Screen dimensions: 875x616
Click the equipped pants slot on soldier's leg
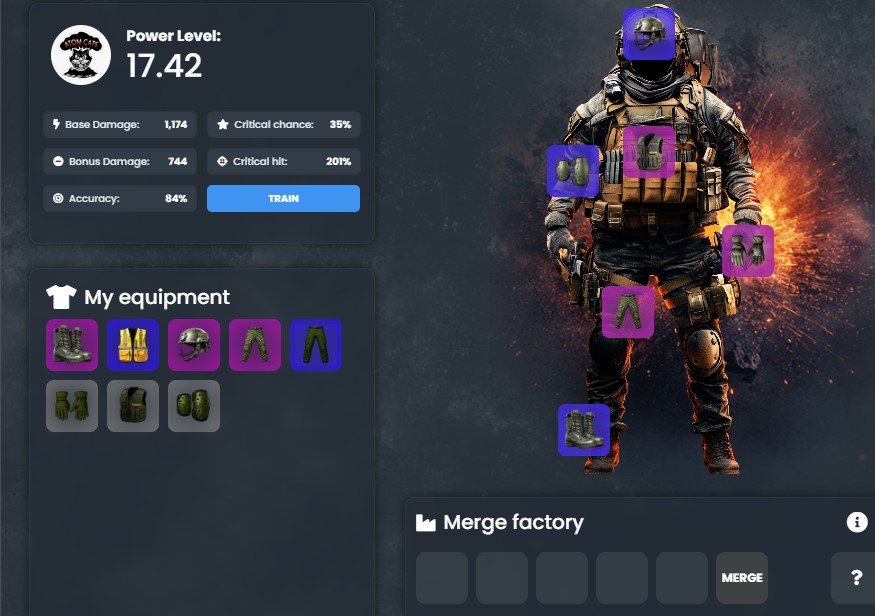(x=628, y=312)
